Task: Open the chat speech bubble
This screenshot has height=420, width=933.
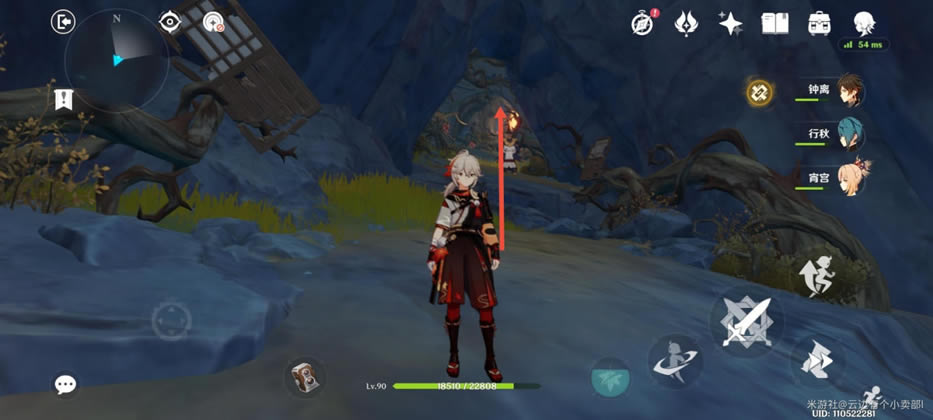Action: [66, 383]
